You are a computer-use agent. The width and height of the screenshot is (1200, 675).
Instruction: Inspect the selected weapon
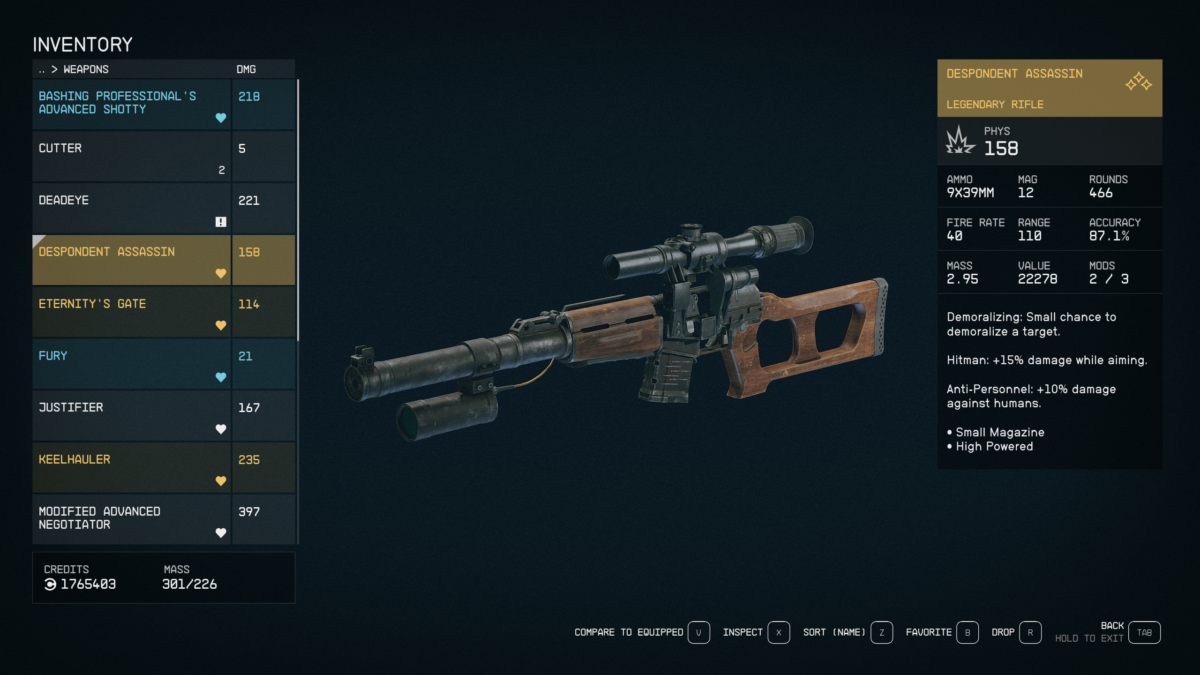point(779,633)
